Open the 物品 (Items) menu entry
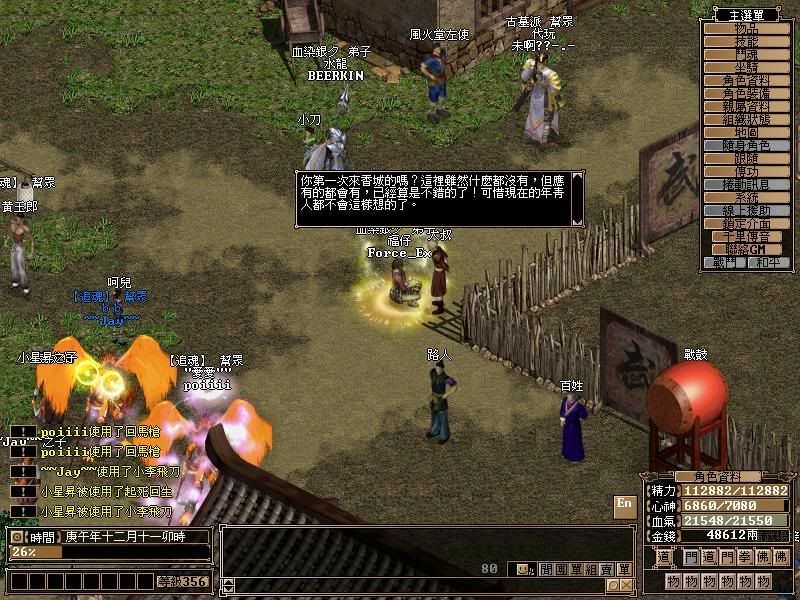 (746, 29)
